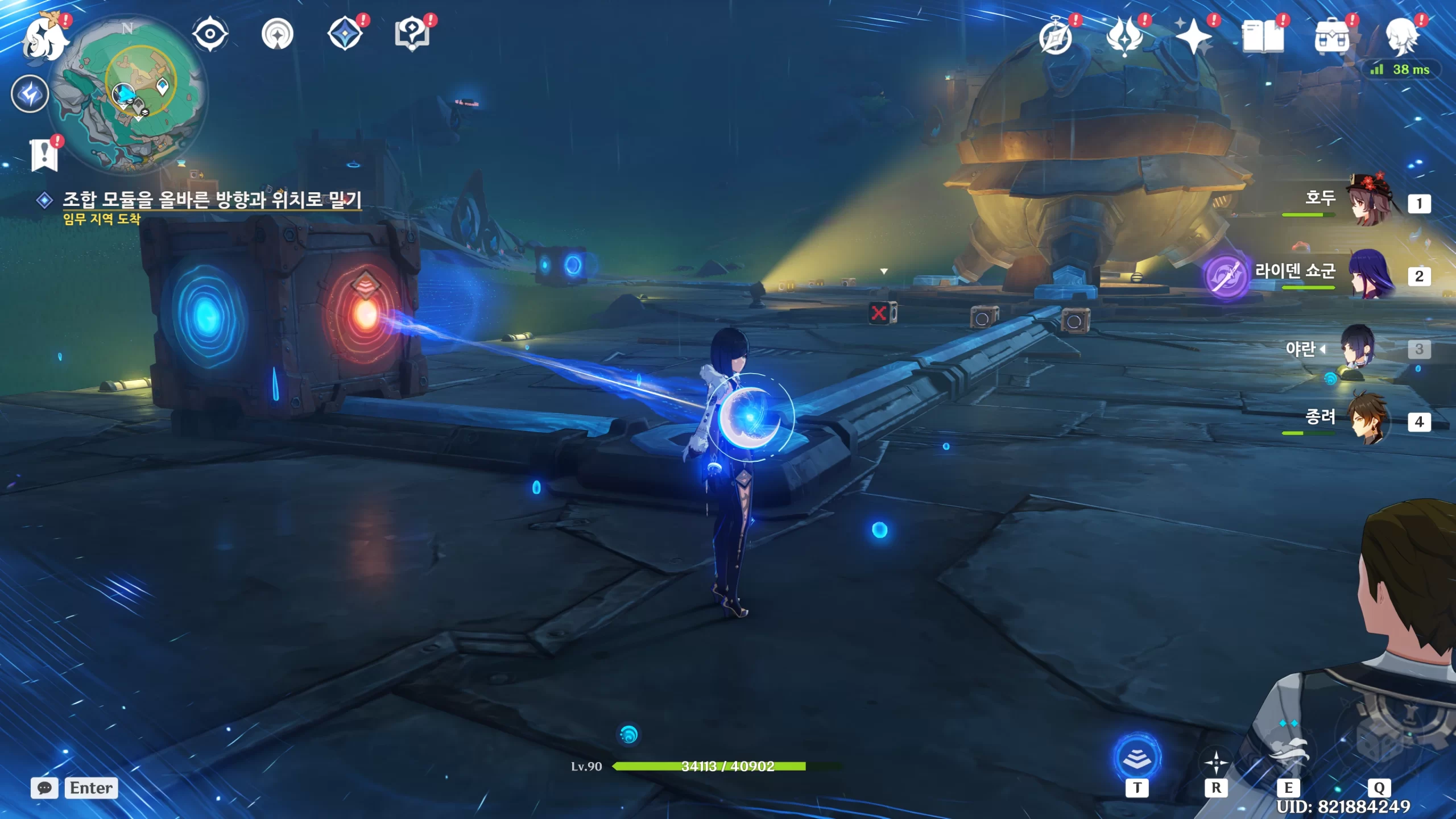Open the question mark speech bubble icon

point(412,34)
